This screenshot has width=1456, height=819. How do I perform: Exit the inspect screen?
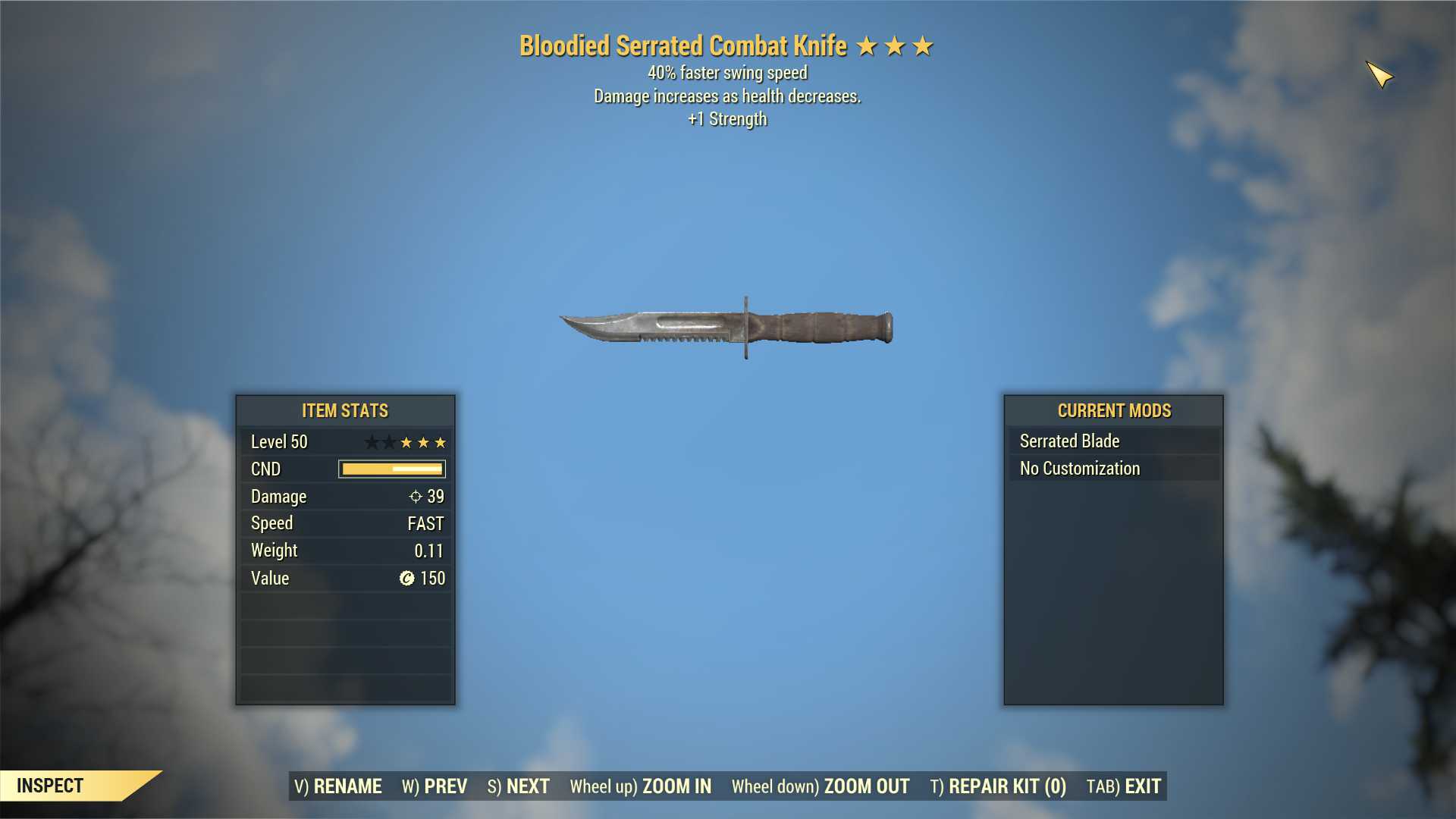1124,786
